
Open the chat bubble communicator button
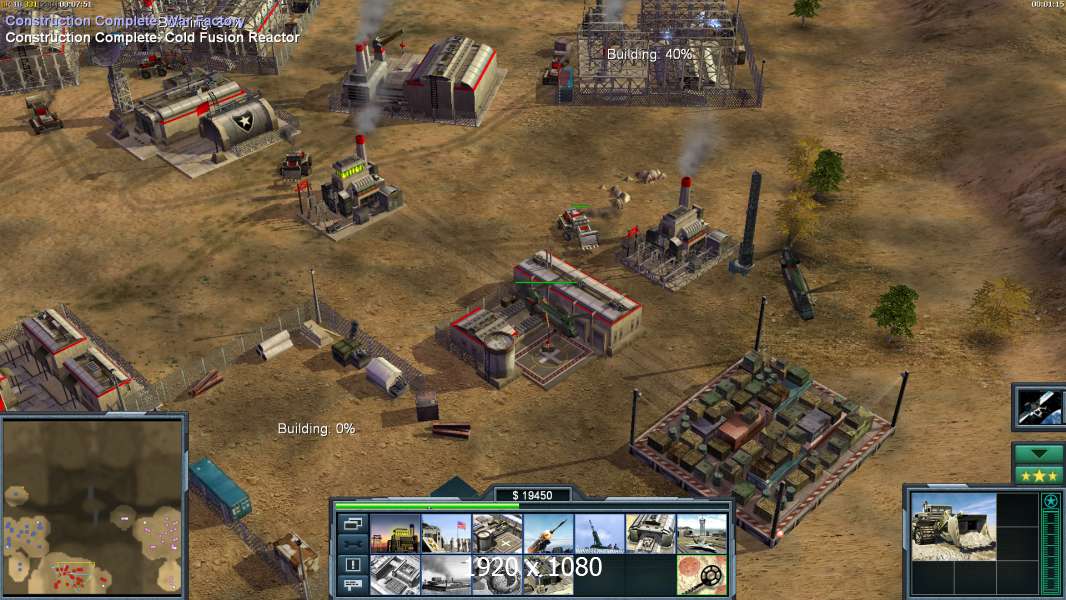(353, 586)
